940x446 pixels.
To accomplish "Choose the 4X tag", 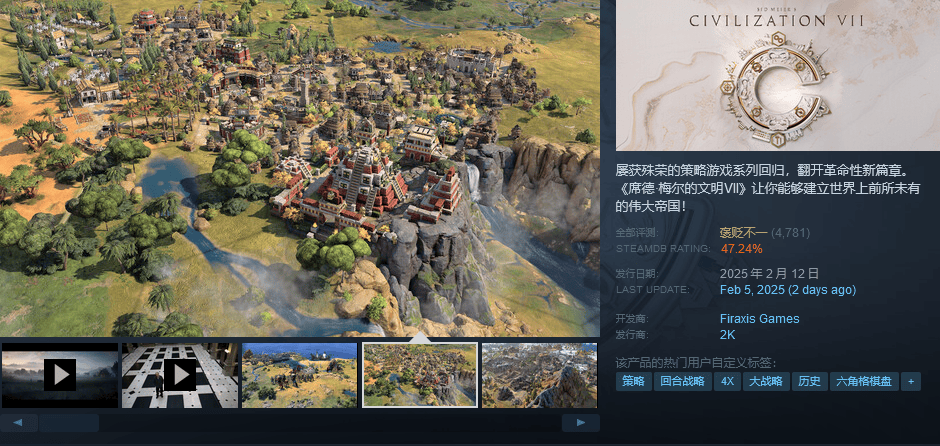I will [x=727, y=381].
